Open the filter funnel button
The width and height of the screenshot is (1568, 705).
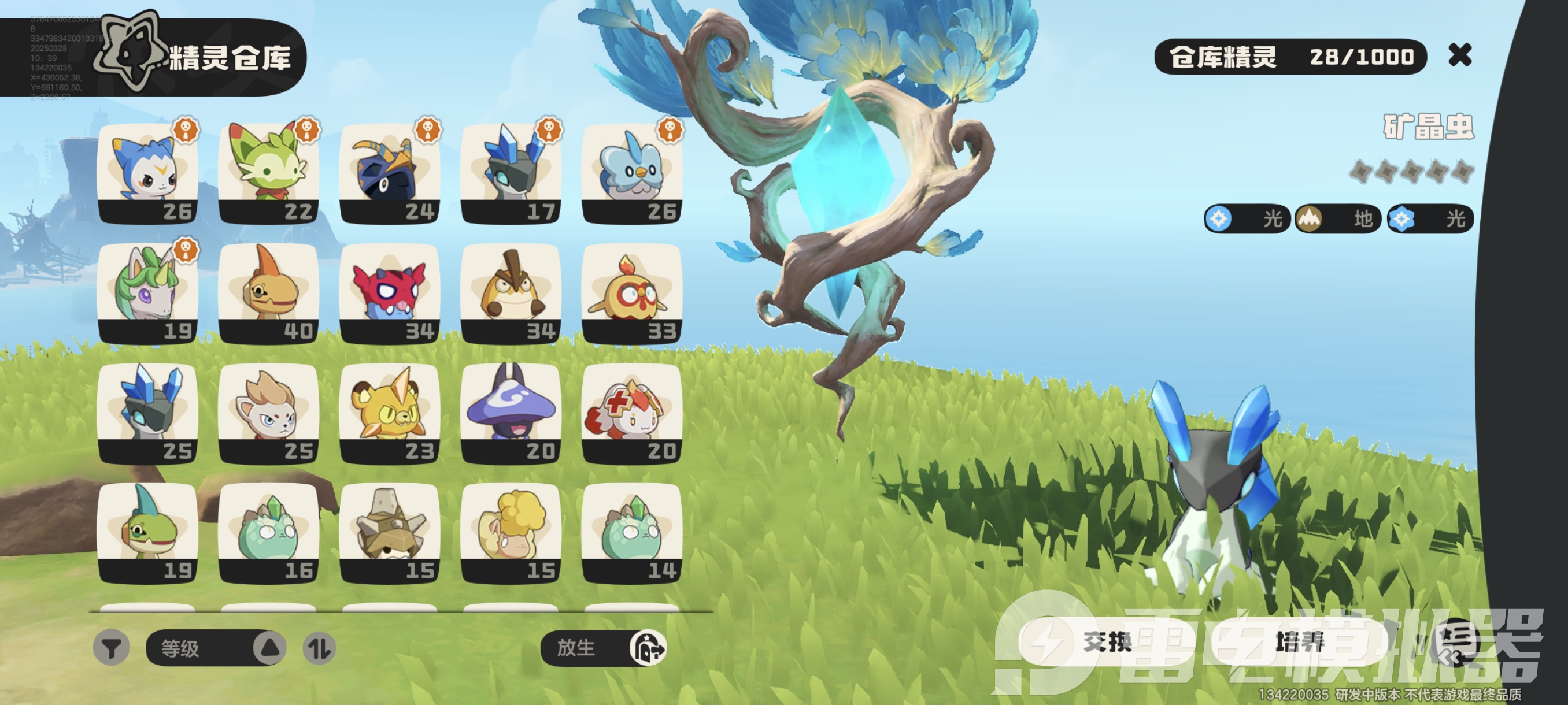pos(111,648)
